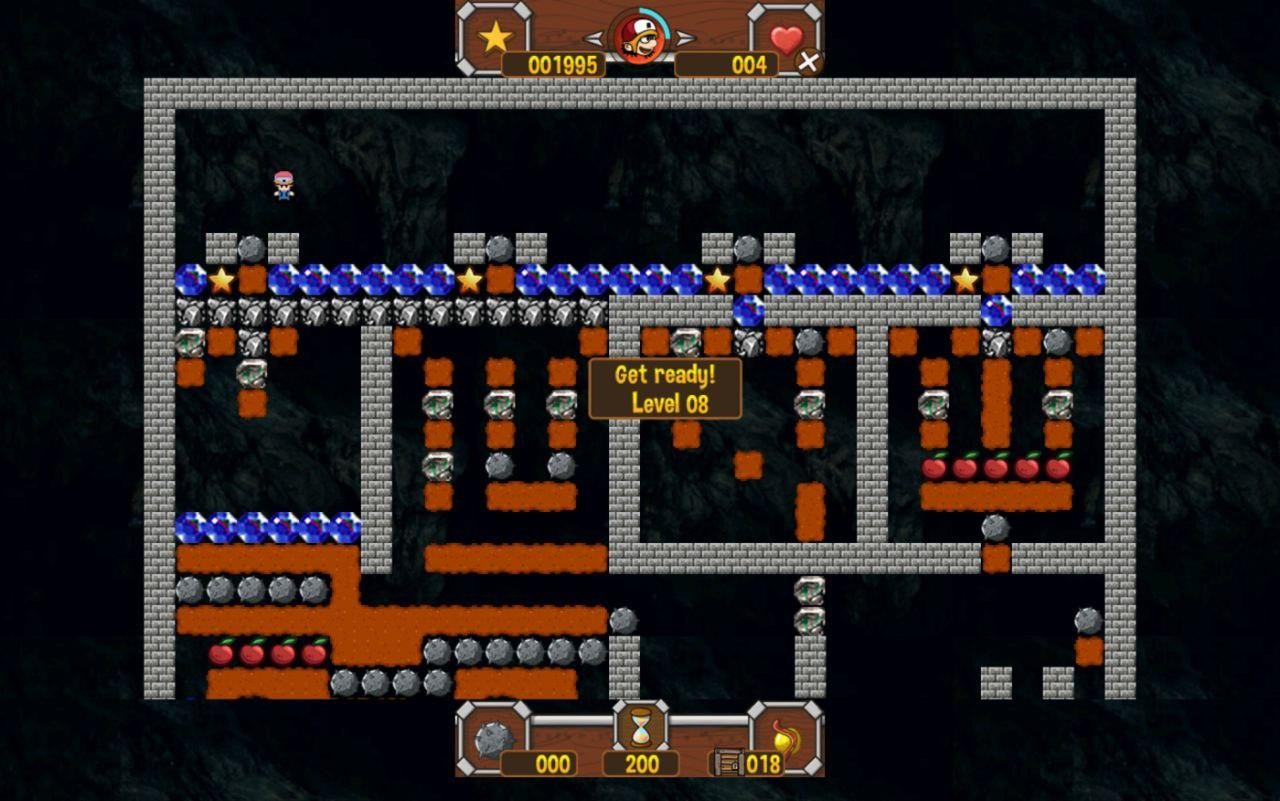Click the left arrow beside the character portrait

(594, 39)
